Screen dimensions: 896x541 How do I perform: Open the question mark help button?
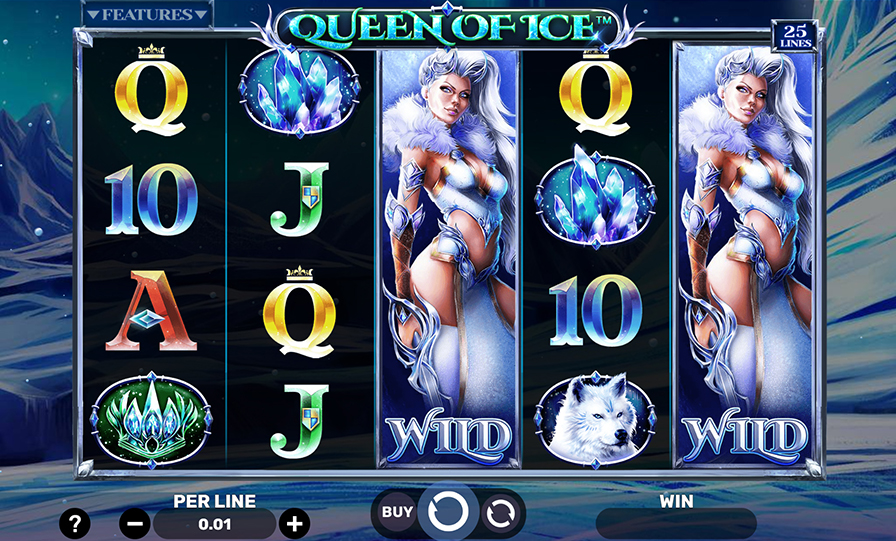click(x=75, y=523)
